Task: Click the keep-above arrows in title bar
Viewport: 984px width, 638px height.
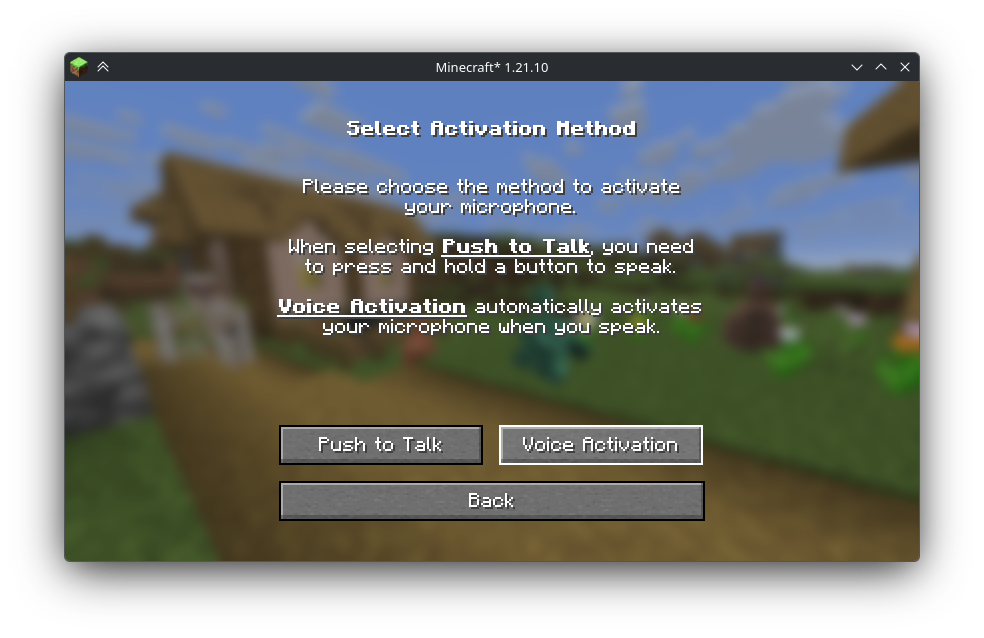Action: (x=103, y=67)
